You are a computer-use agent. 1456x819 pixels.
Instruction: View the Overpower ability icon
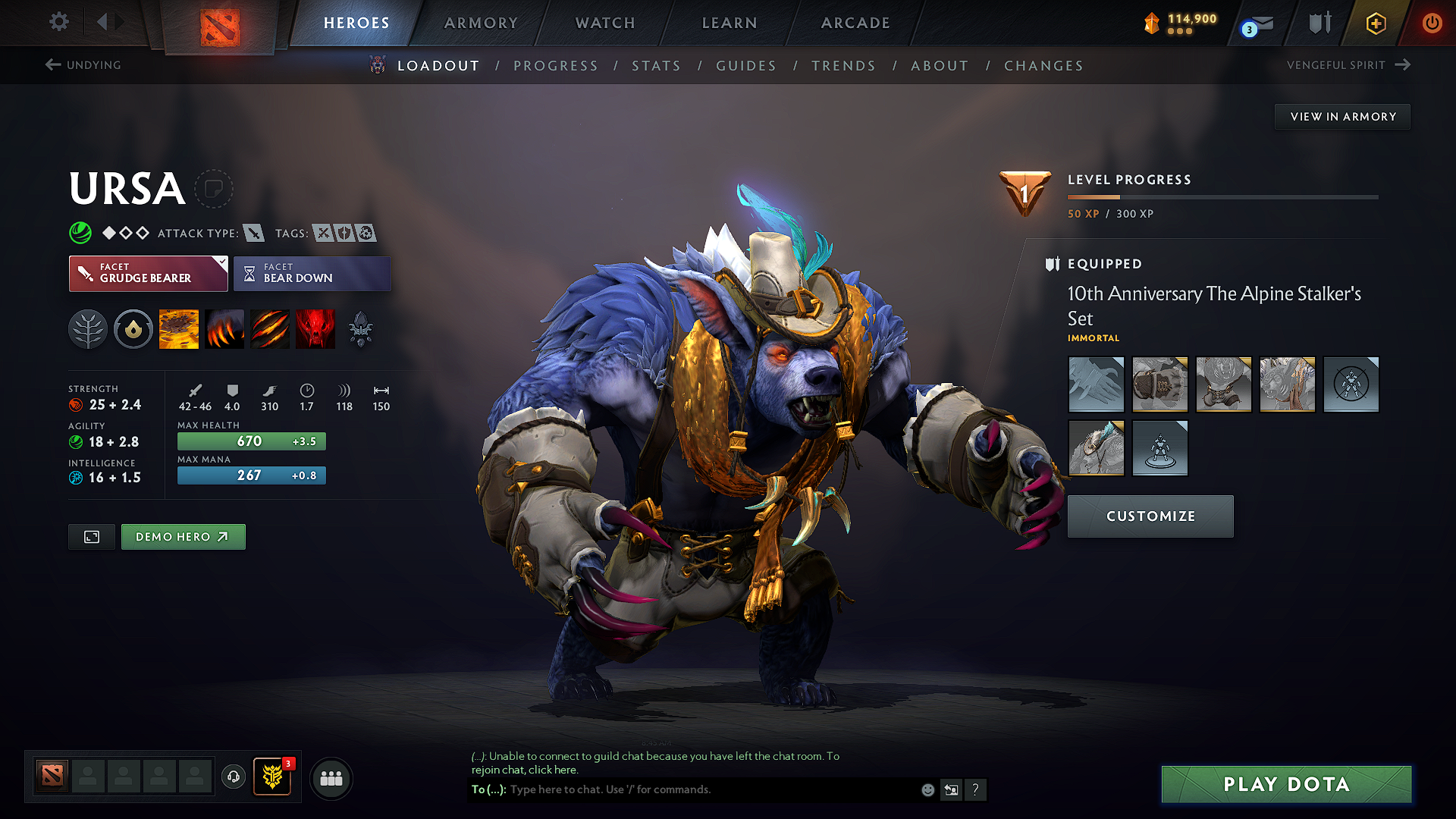(224, 328)
